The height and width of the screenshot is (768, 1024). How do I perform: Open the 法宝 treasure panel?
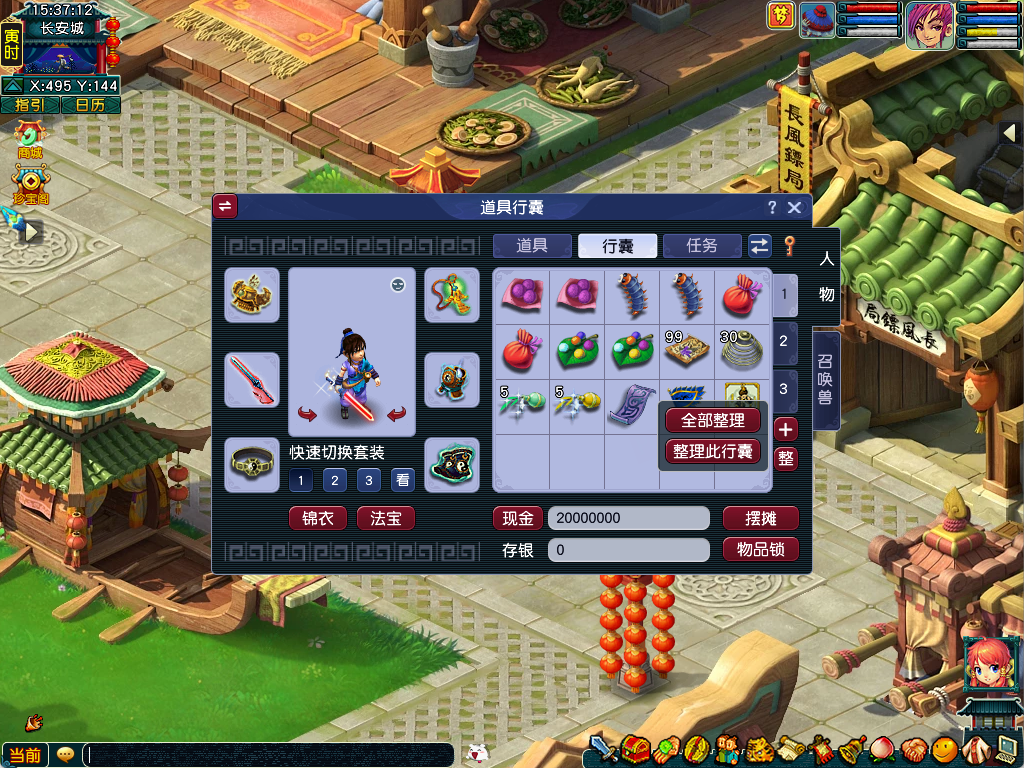pyautogui.click(x=385, y=519)
